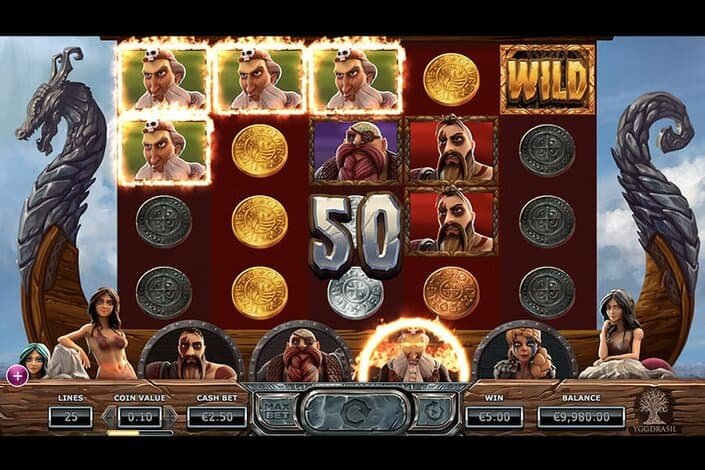The width and height of the screenshot is (705, 470).
Task: Click the Yggdrasil tree logo
Action: [656, 408]
